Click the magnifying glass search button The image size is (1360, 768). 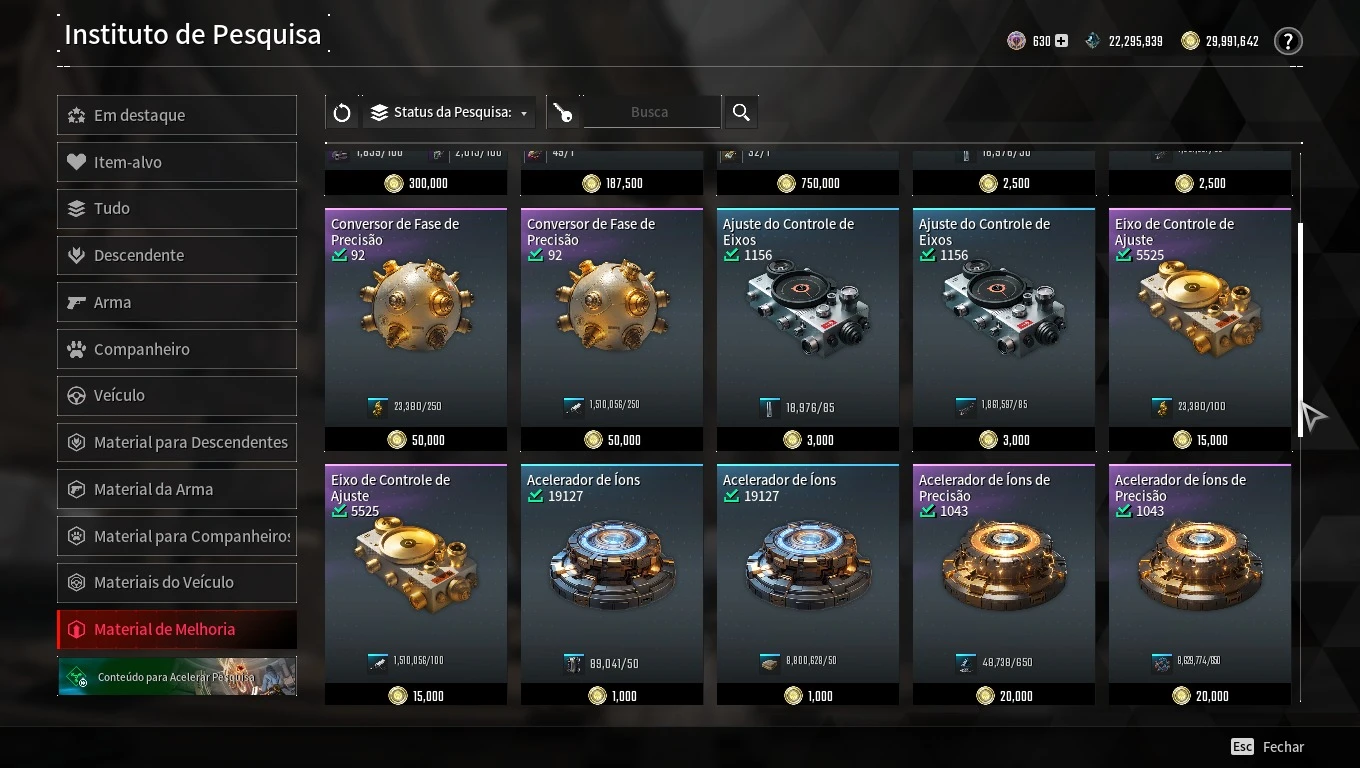tap(741, 113)
